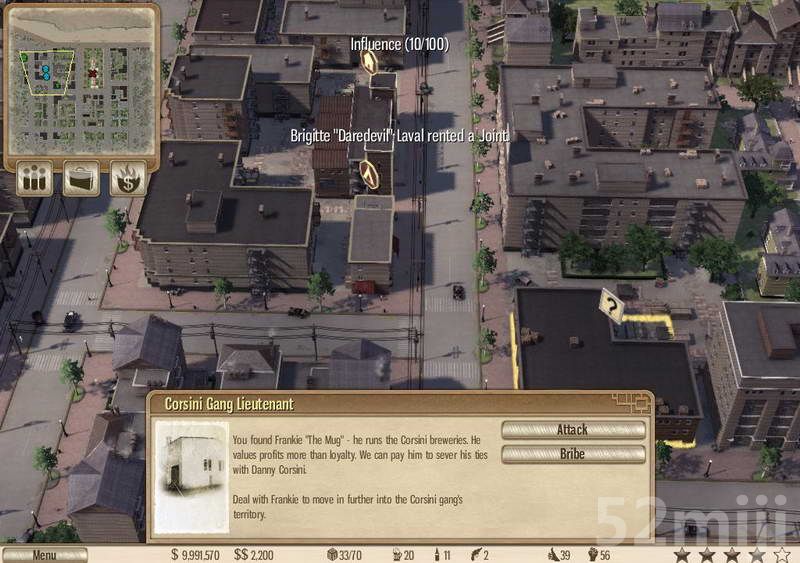Select the Joint marker below rental message
The height and width of the screenshot is (563, 800).
[x=370, y=174]
